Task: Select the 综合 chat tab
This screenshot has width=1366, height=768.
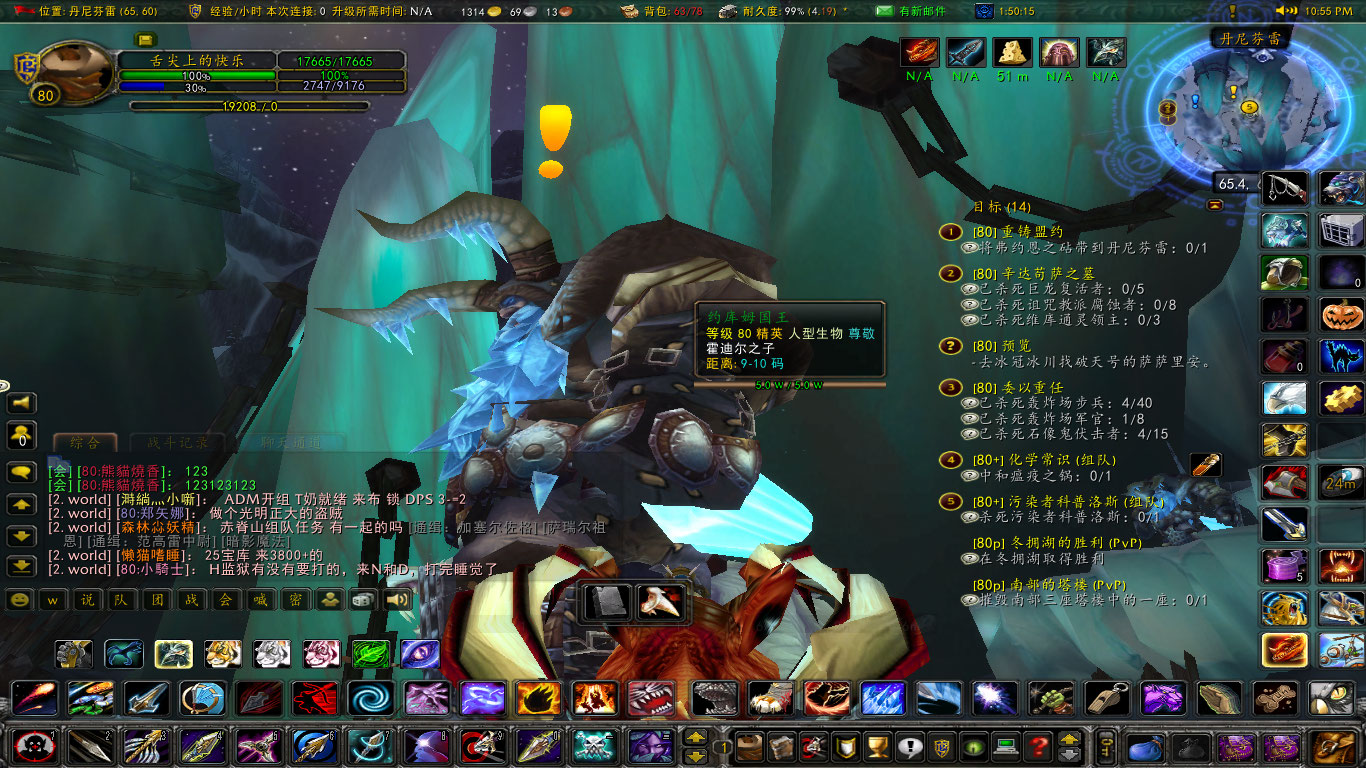Action: point(87,443)
